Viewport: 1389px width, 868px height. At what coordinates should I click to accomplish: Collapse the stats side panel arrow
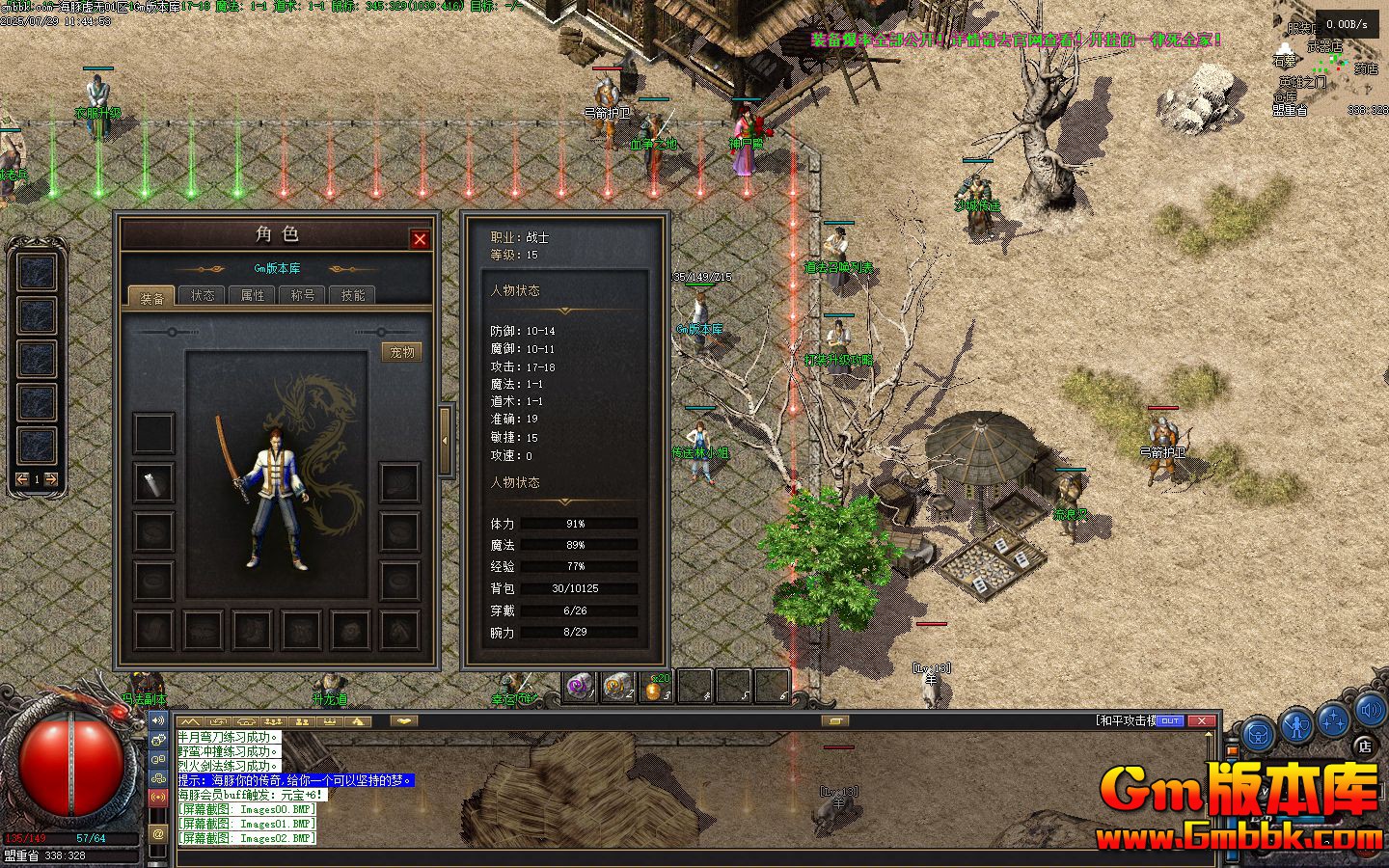tap(445, 441)
